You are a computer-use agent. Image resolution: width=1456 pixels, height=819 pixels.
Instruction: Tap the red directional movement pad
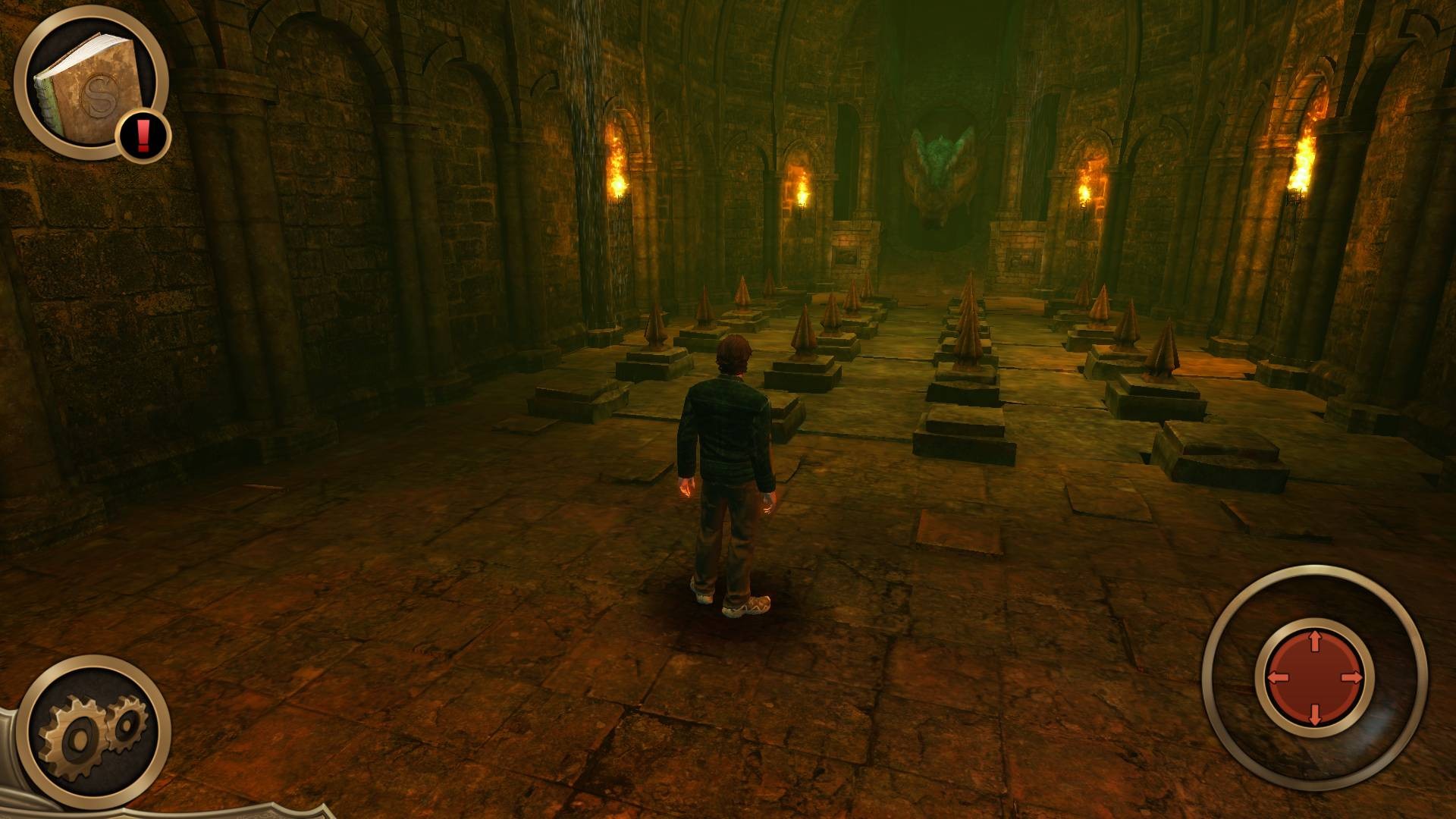click(x=1314, y=677)
